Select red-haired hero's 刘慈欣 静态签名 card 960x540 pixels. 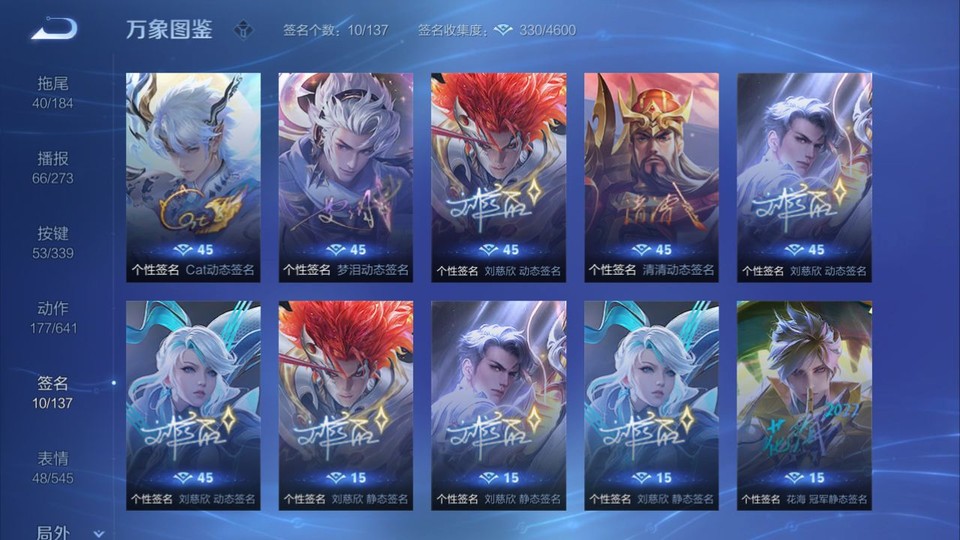(345, 405)
